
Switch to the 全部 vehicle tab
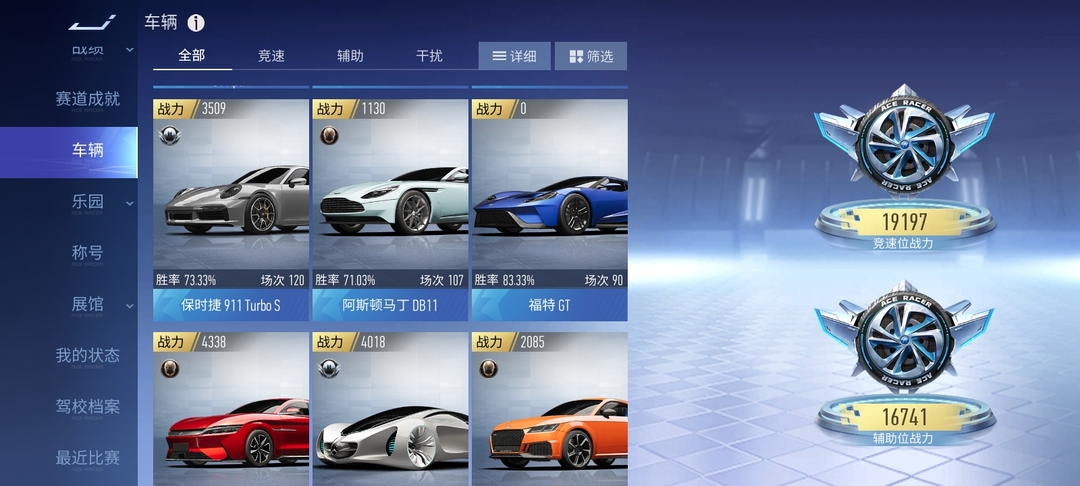coord(192,56)
